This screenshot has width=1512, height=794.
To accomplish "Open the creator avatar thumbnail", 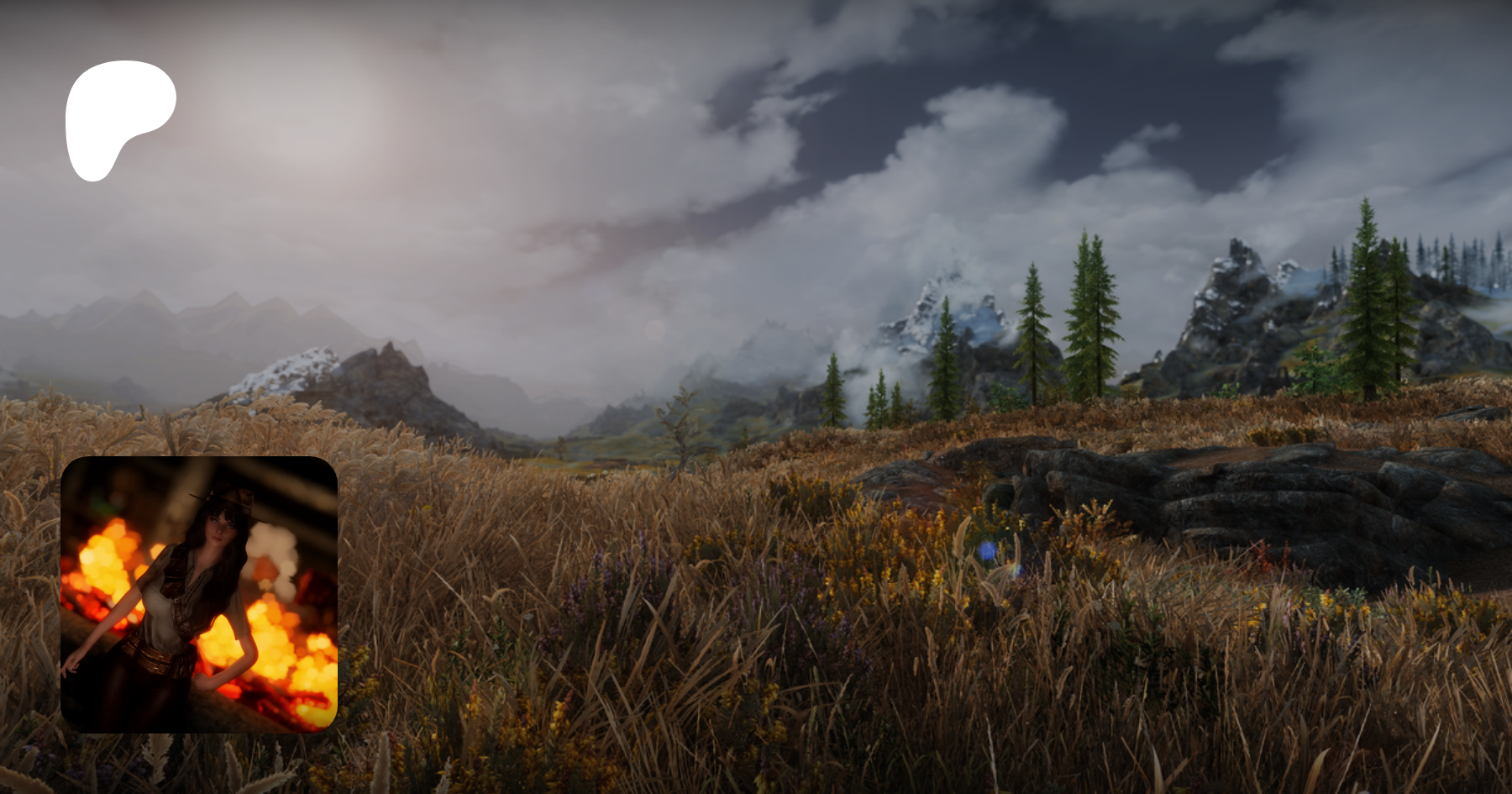I will tap(199, 594).
